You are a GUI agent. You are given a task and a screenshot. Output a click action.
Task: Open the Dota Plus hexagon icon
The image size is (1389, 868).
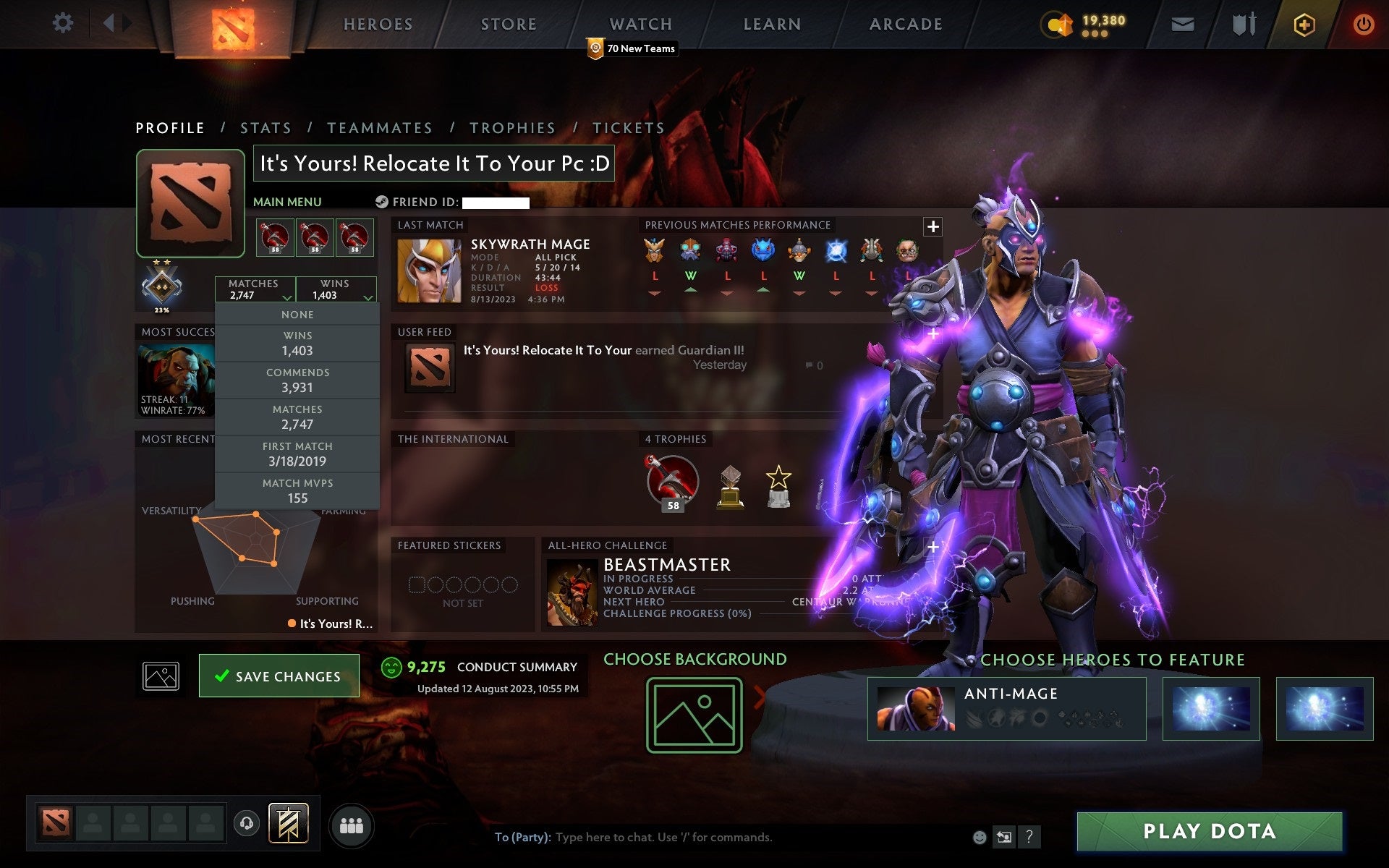[1303, 23]
